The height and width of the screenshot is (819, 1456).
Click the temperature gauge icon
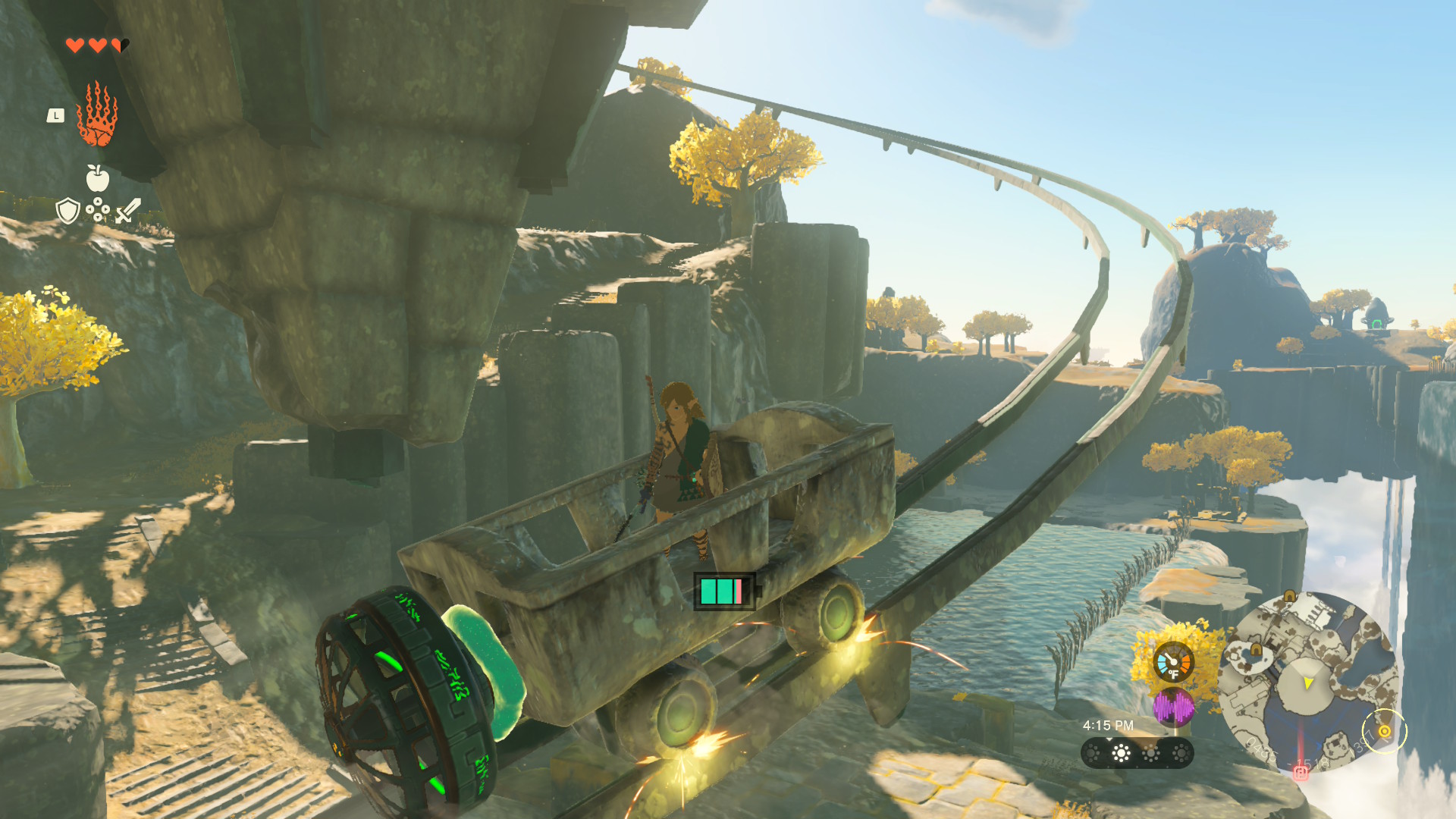pos(1173,662)
